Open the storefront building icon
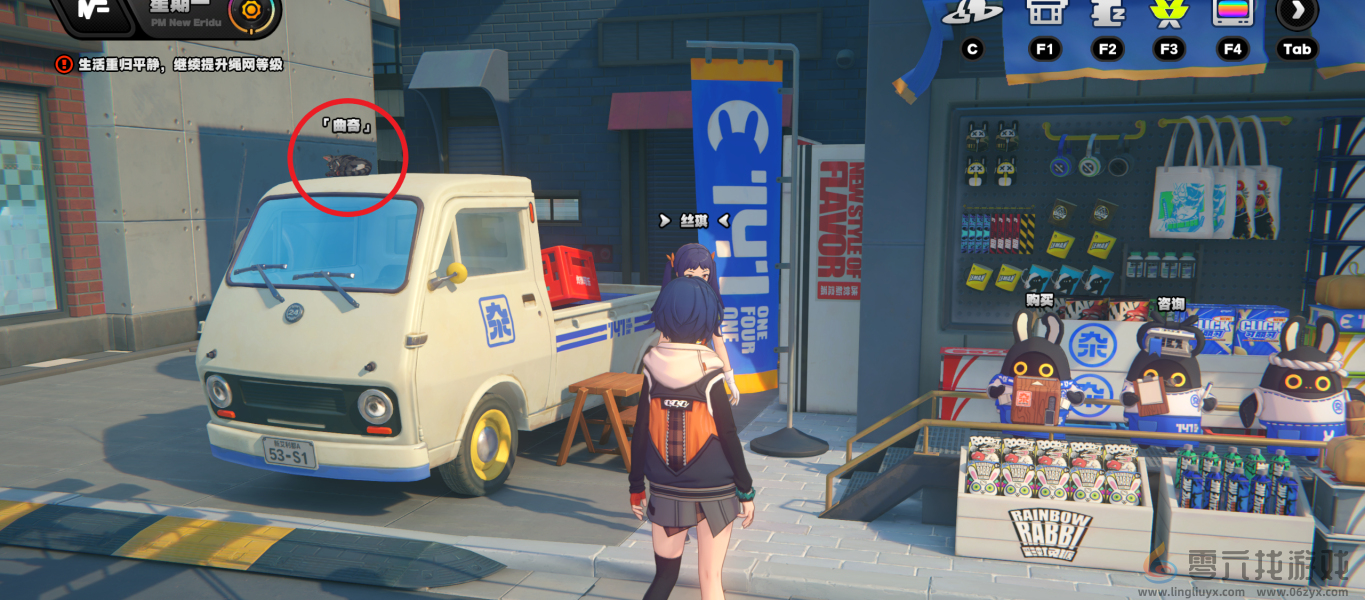 click(x=1044, y=11)
